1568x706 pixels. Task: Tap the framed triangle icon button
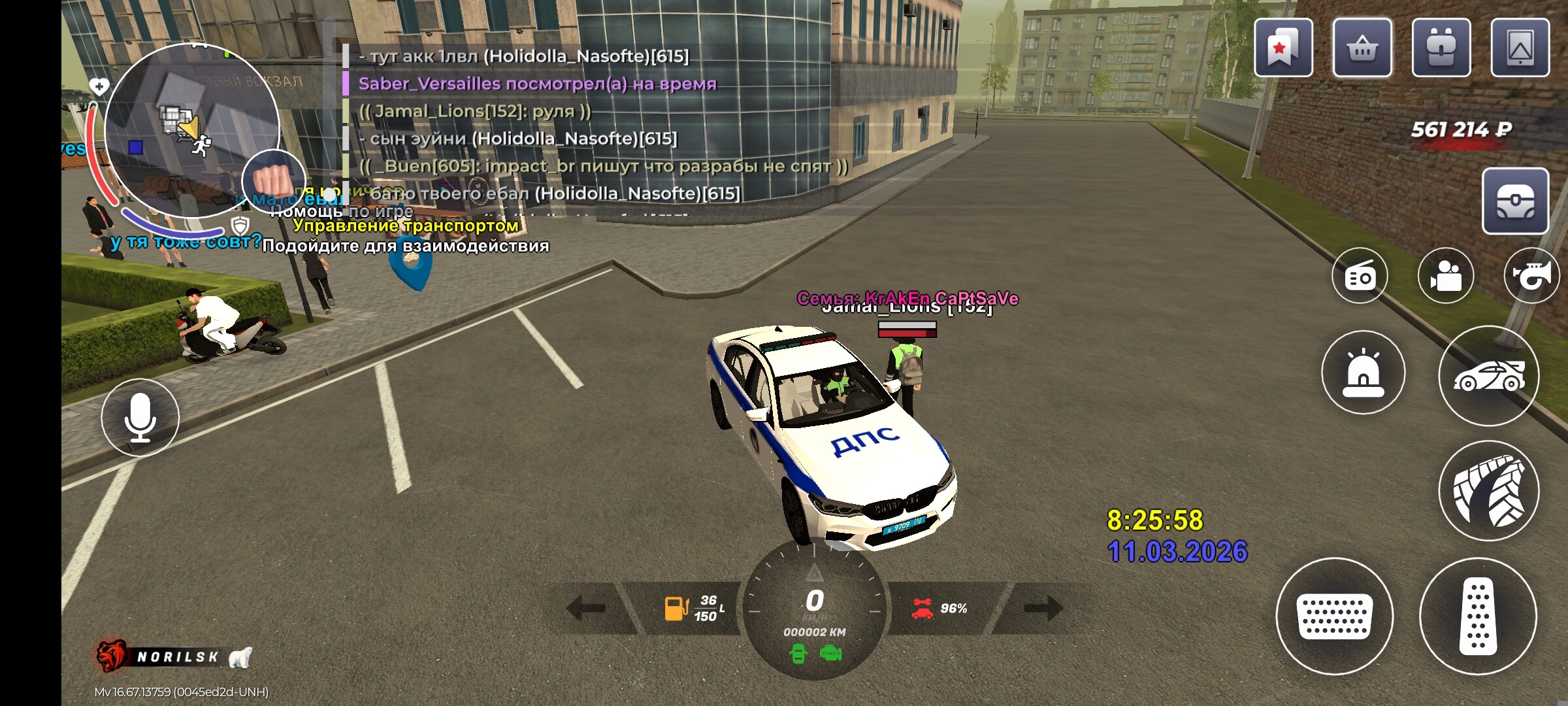point(1520,48)
